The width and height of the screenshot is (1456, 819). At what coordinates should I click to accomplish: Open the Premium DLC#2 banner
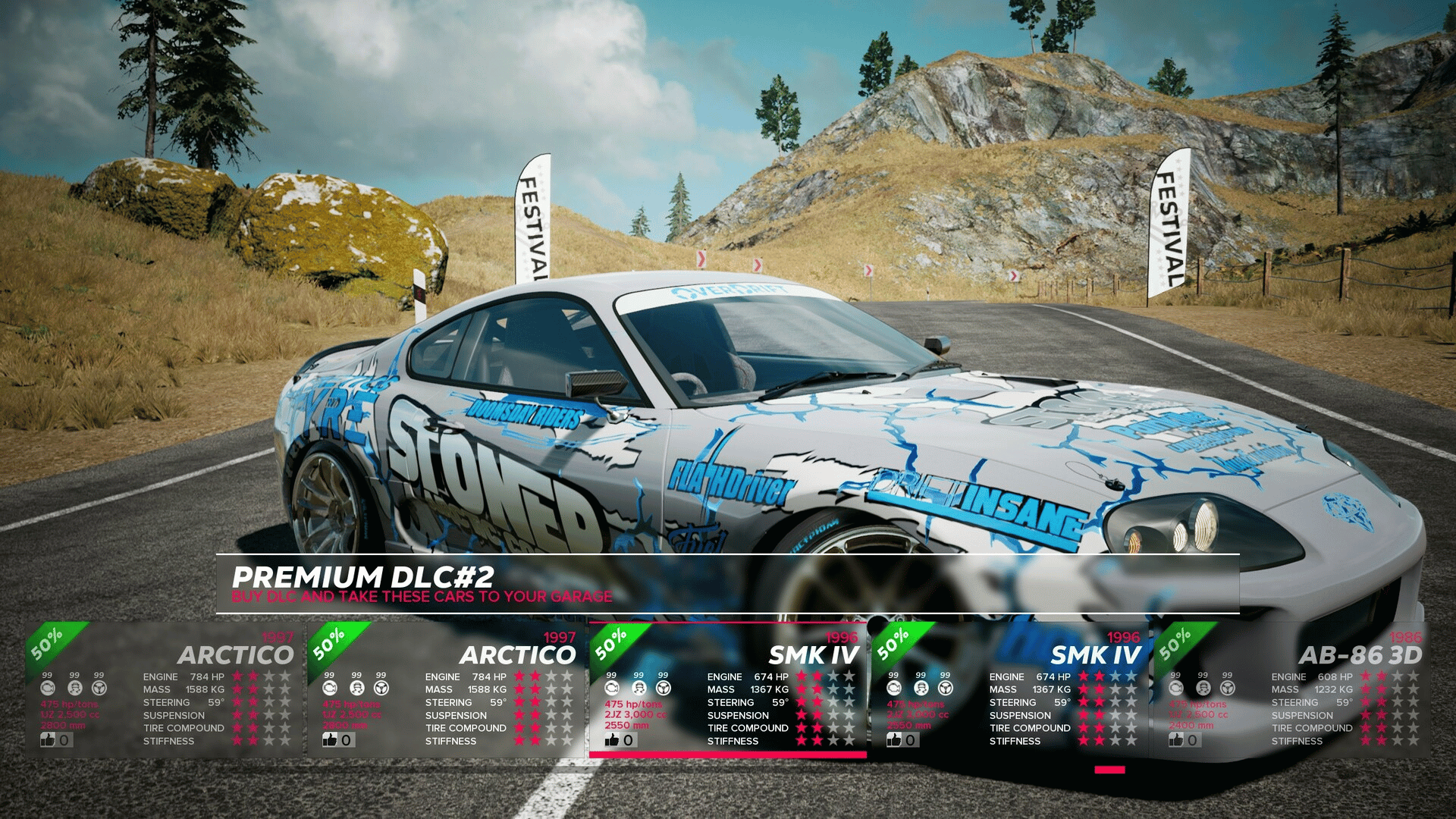point(726,584)
